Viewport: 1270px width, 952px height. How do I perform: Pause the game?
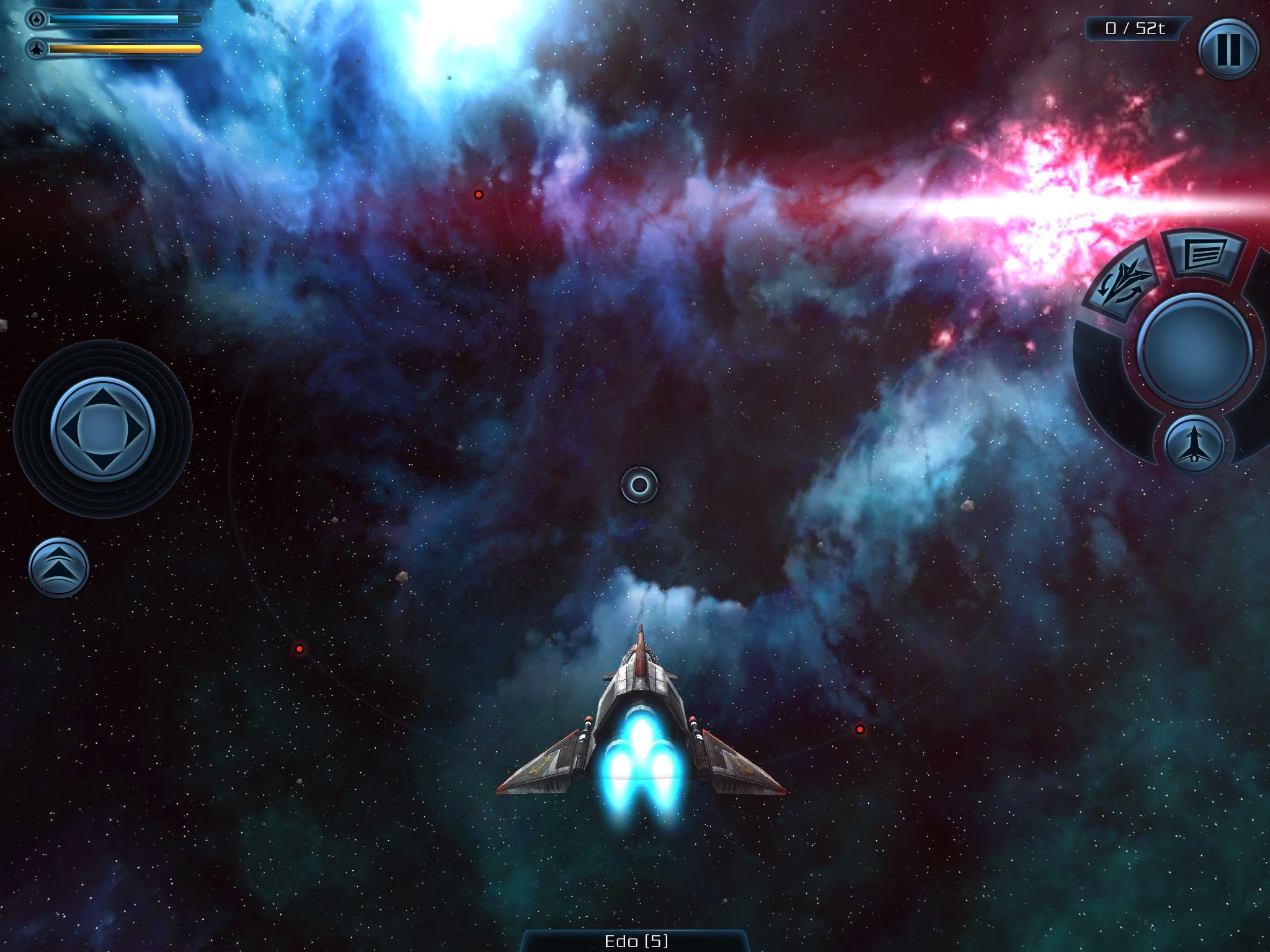tap(1228, 49)
